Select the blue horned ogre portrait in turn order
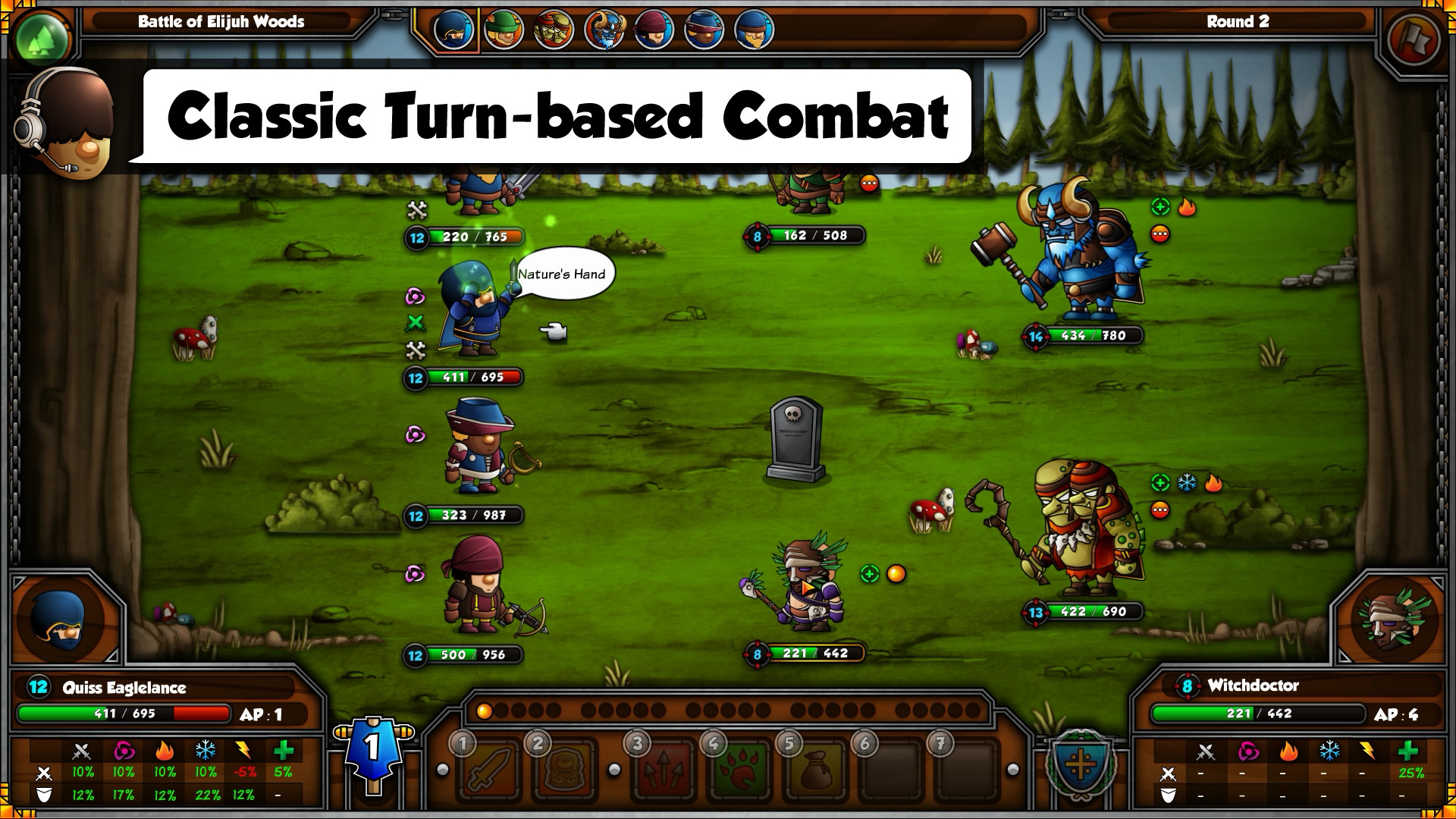1456x819 pixels. tap(604, 30)
